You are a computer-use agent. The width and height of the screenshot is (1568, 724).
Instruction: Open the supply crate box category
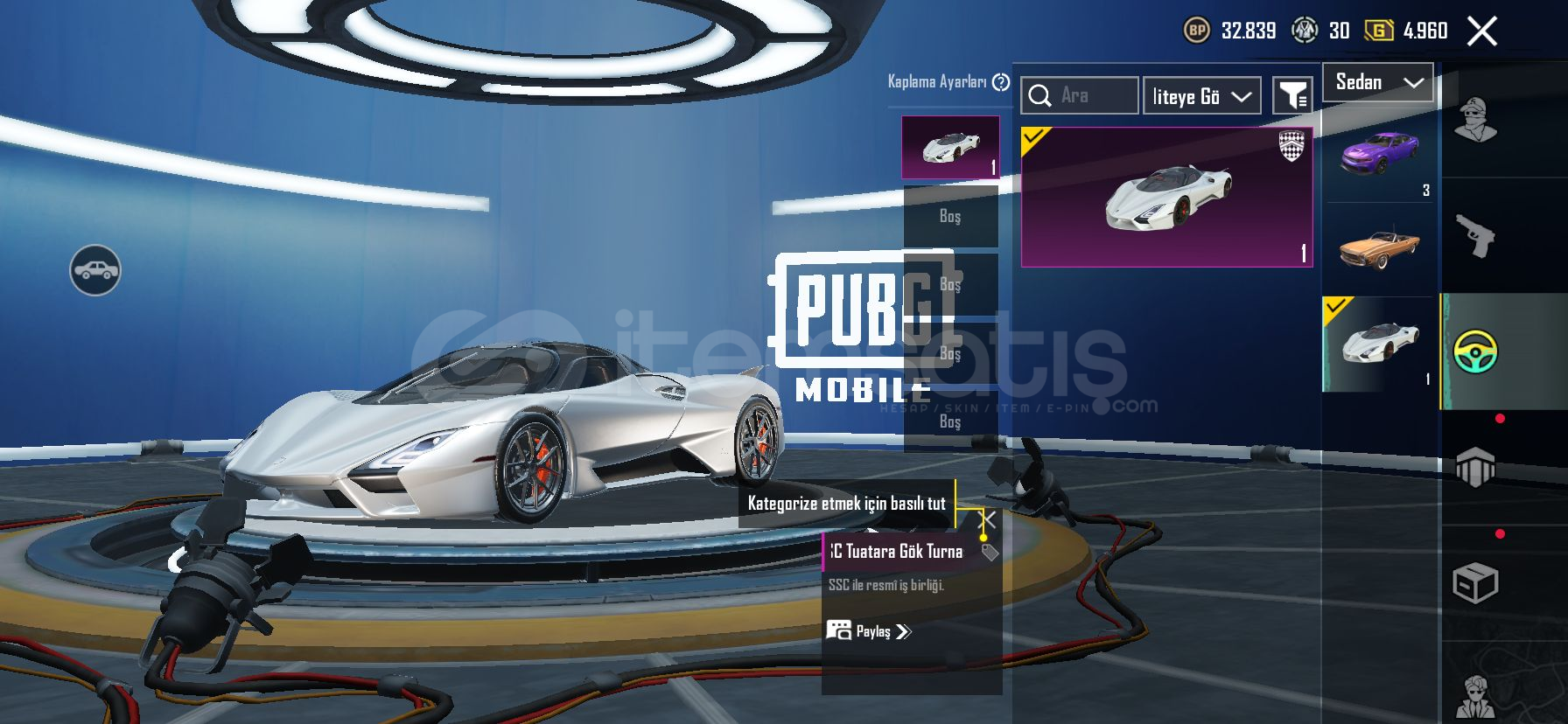pyautogui.click(x=1475, y=583)
